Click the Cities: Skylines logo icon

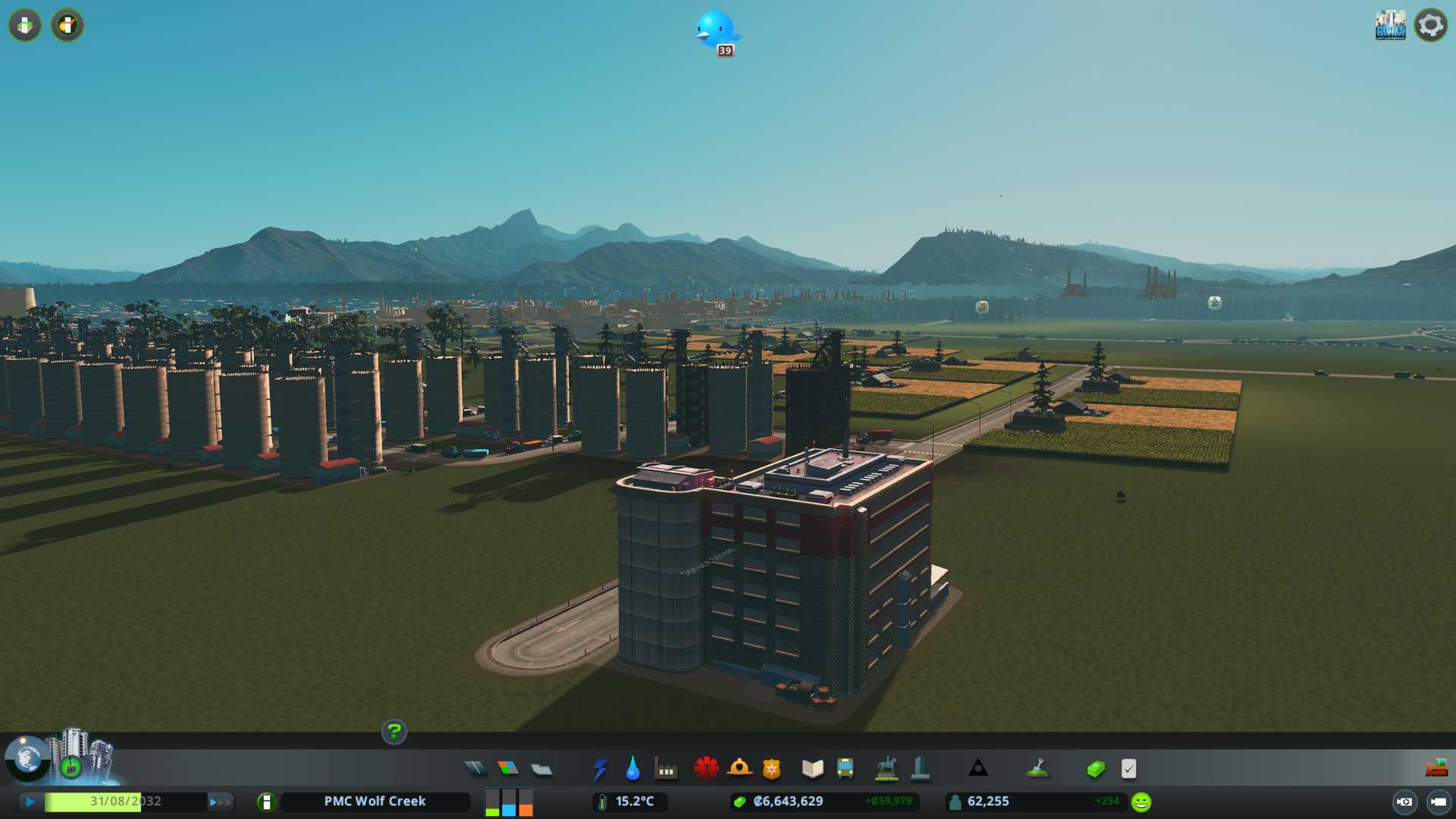point(1390,25)
